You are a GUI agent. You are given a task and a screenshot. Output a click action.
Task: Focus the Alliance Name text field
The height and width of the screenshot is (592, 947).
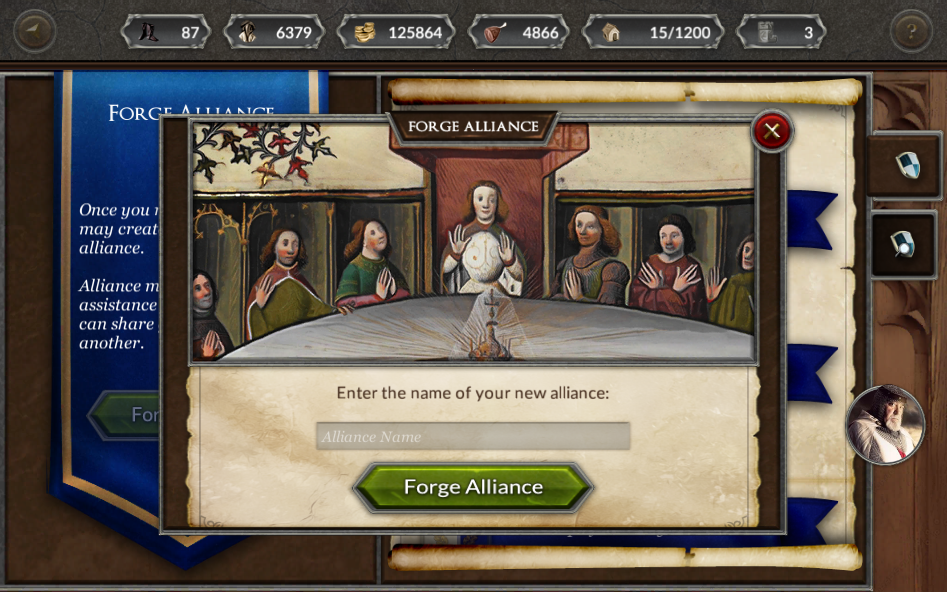point(473,436)
